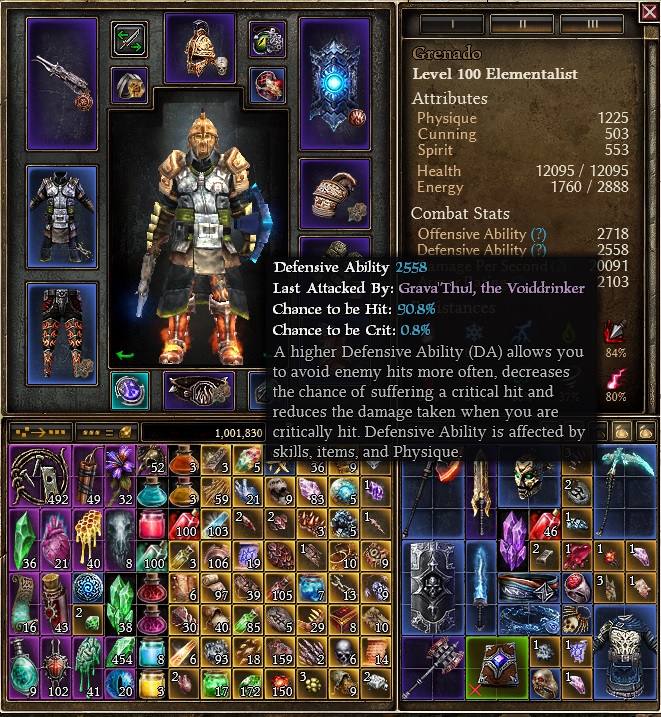Click the Offensive Ability help icon
Image resolution: width=661 pixels, height=717 pixels.
pyautogui.click(x=540, y=234)
